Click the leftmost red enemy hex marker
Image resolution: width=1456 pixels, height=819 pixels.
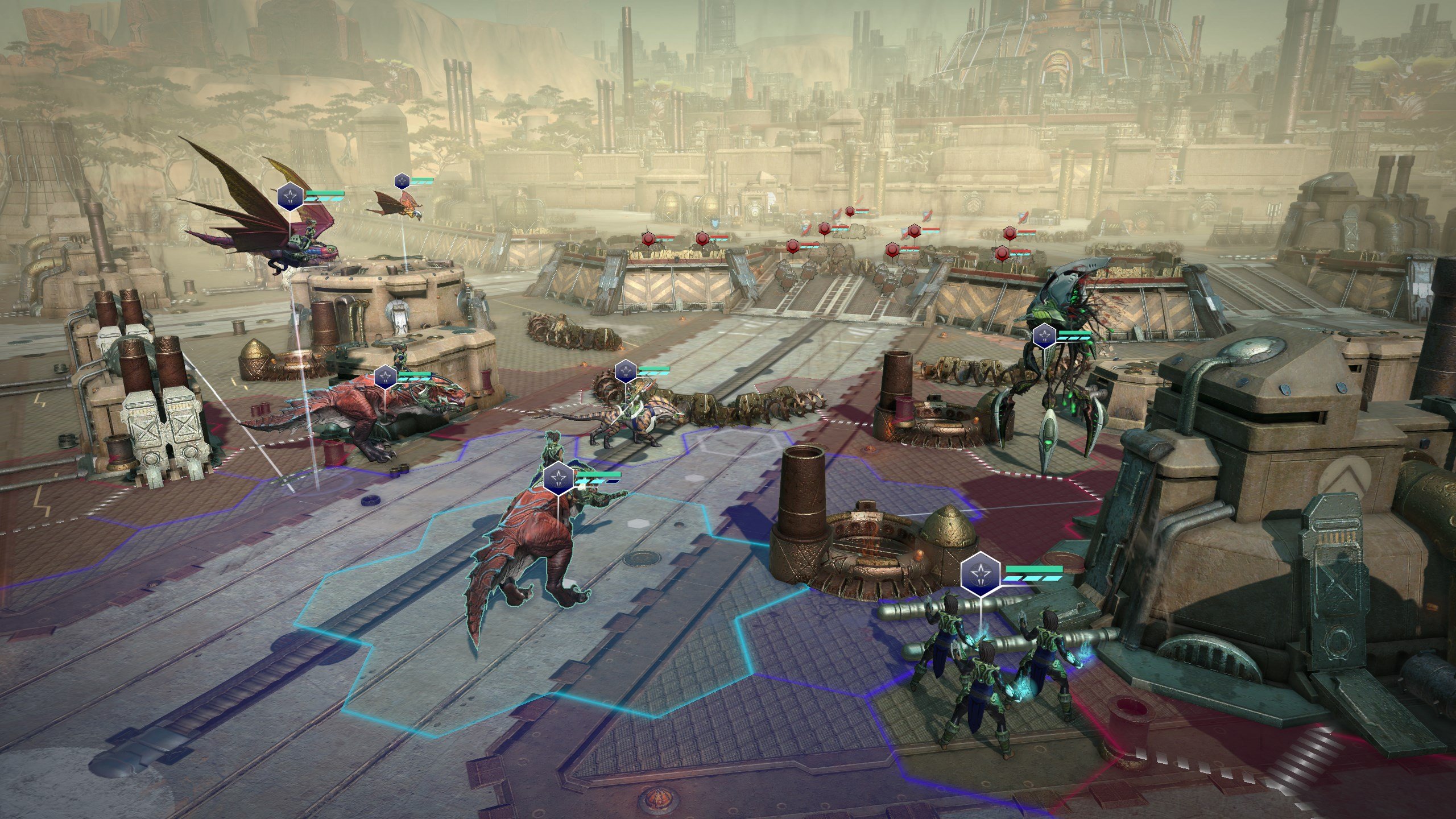(x=648, y=239)
